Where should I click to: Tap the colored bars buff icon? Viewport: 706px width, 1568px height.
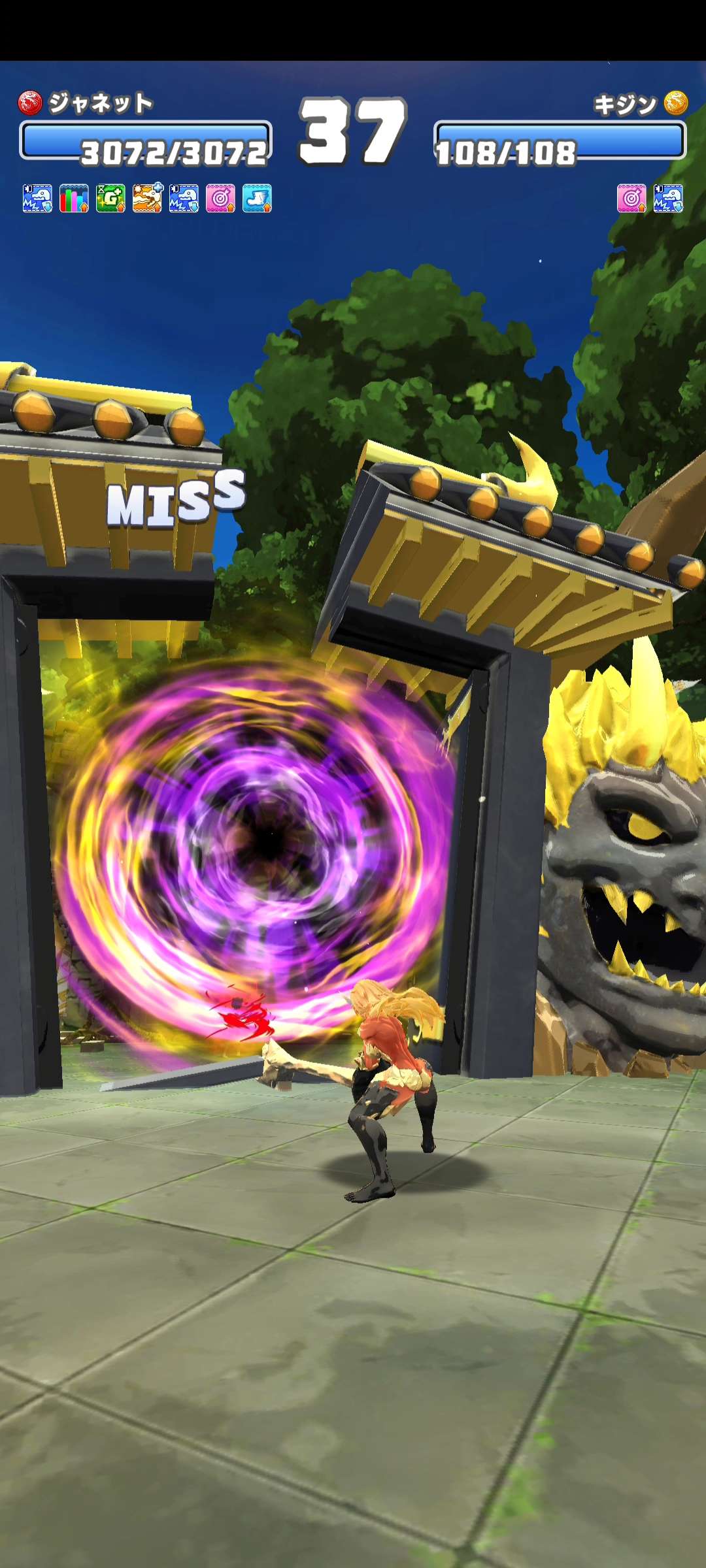[74, 198]
